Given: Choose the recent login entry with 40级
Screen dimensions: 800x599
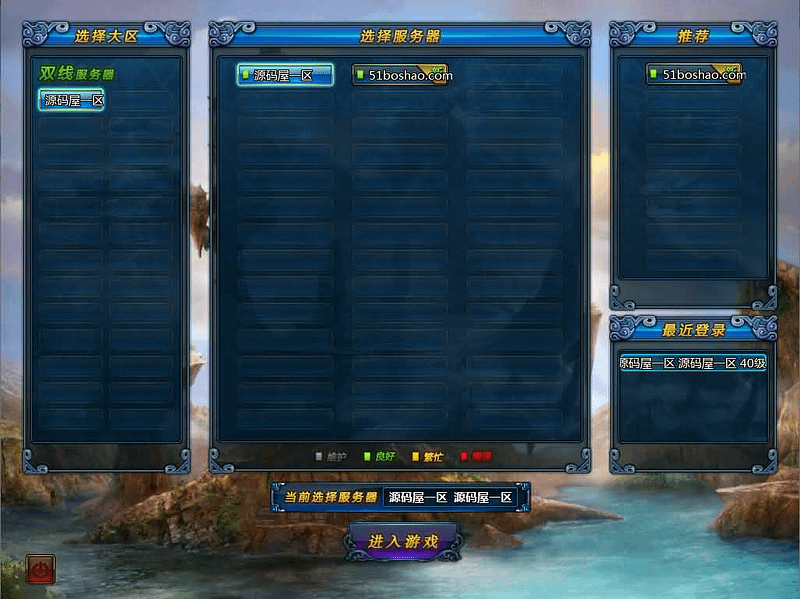Looking at the screenshot, I should (693, 364).
